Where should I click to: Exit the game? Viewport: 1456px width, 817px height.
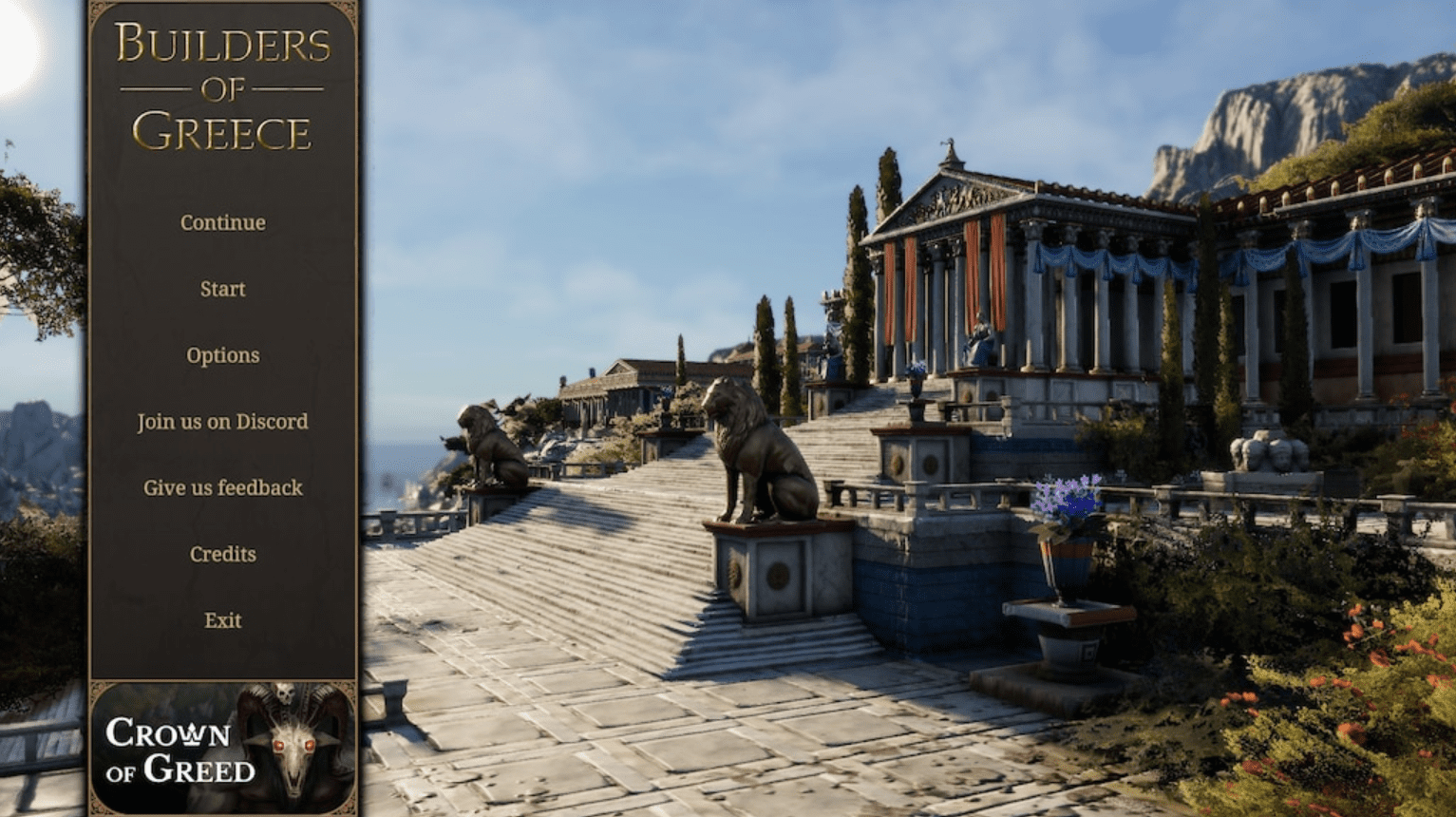coord(222,619)
